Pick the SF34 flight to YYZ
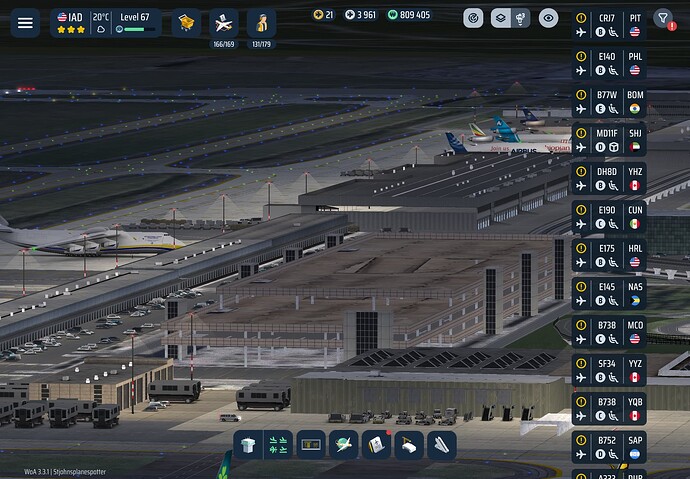 609,371
